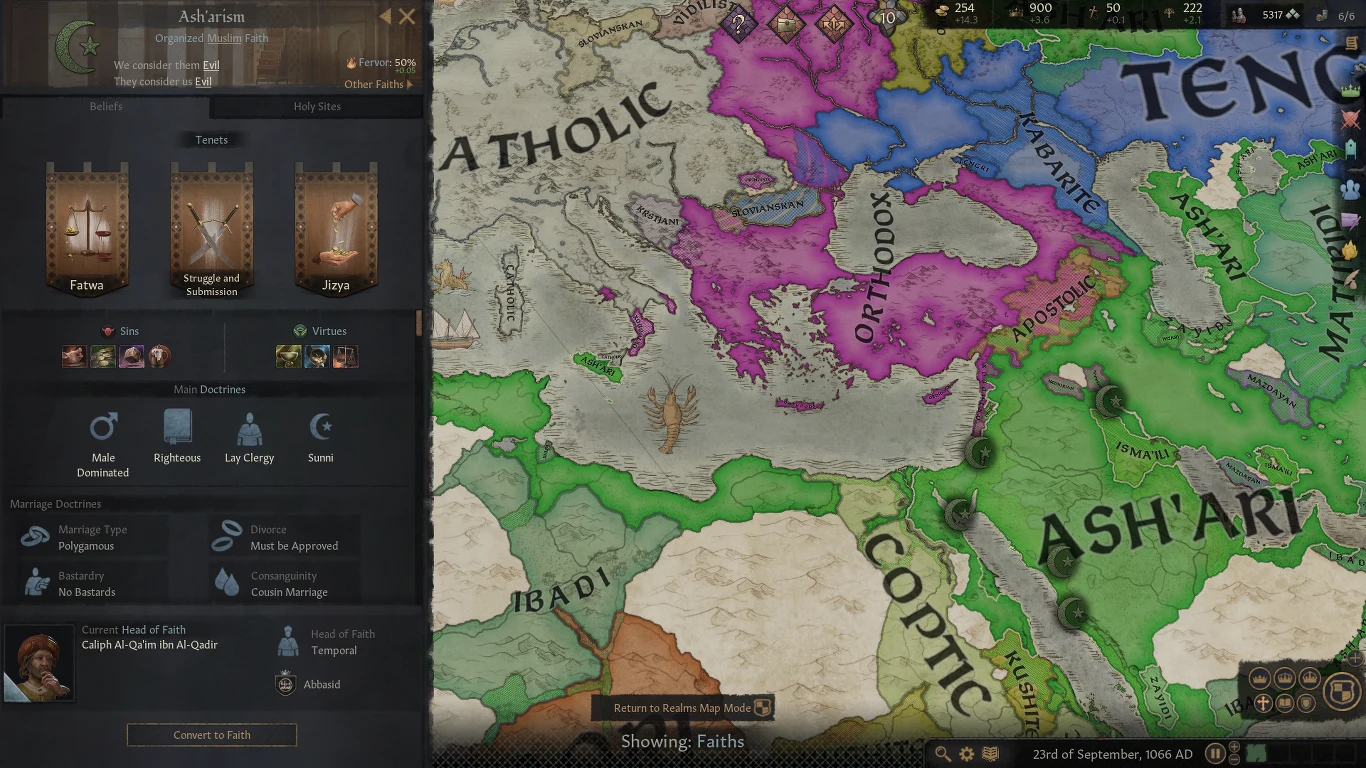Zoom in using the plus stepper
Viewport: 1366px width, 768px height.
[1235, 746]
